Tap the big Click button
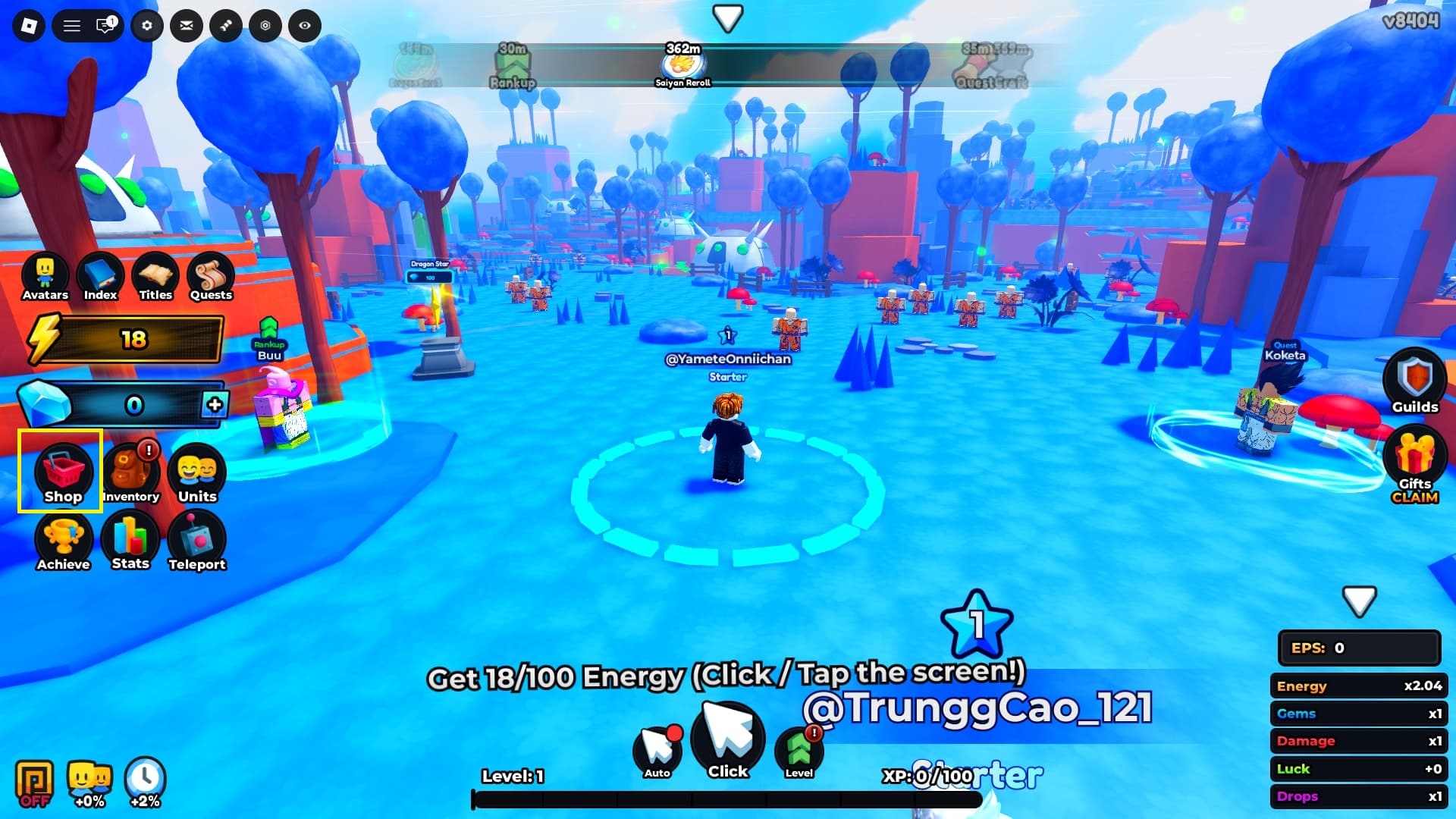Image resolution: width=1456 pixels, height=819 pixels. [728, 741]
